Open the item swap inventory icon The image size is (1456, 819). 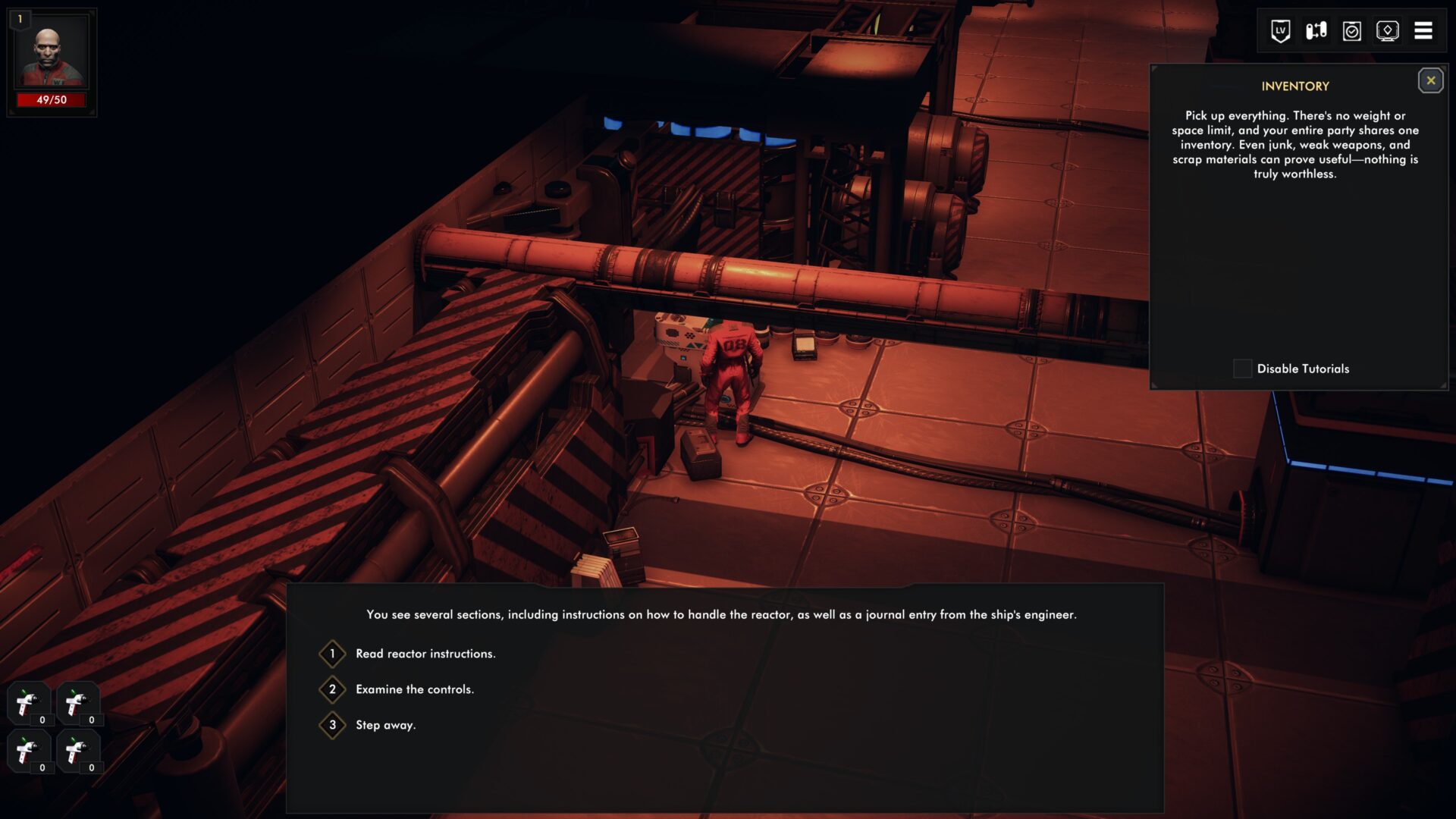pyautogui.click(x=1316, y=31)
